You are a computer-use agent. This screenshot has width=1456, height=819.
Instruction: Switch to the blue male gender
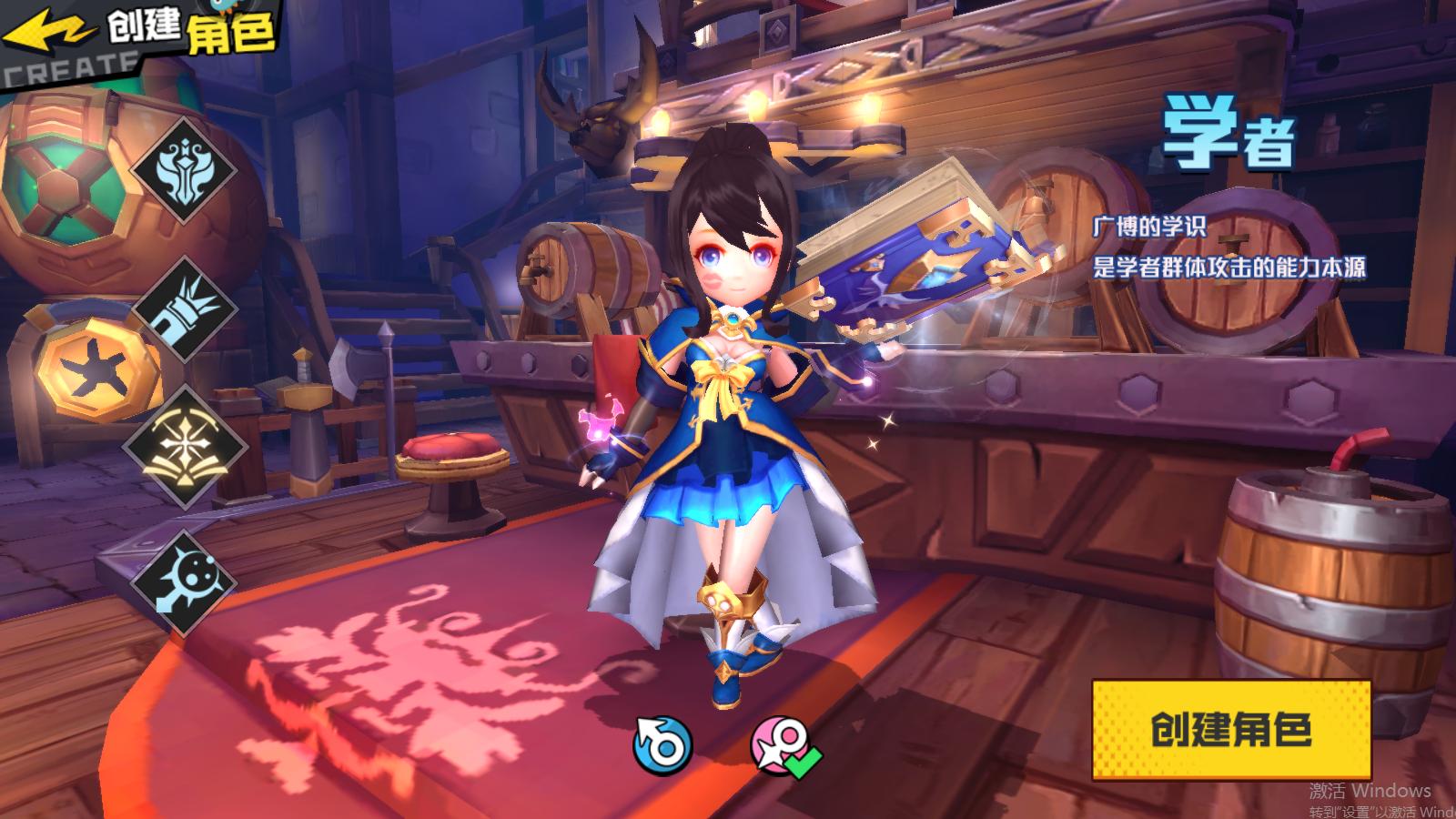[x=662, y=746]
